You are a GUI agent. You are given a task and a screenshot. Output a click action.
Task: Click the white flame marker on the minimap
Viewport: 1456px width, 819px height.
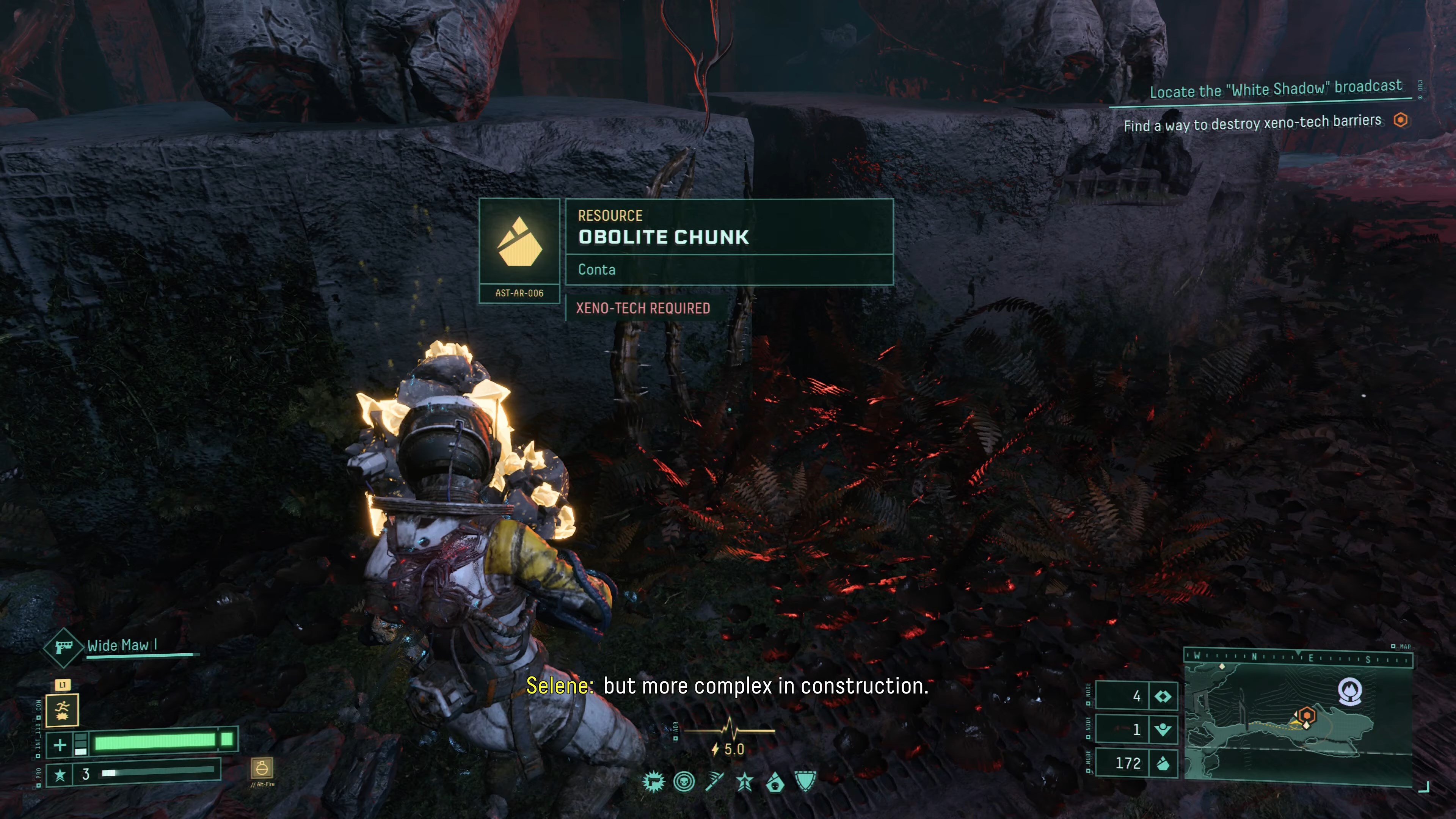click(x=1350, y=690)
